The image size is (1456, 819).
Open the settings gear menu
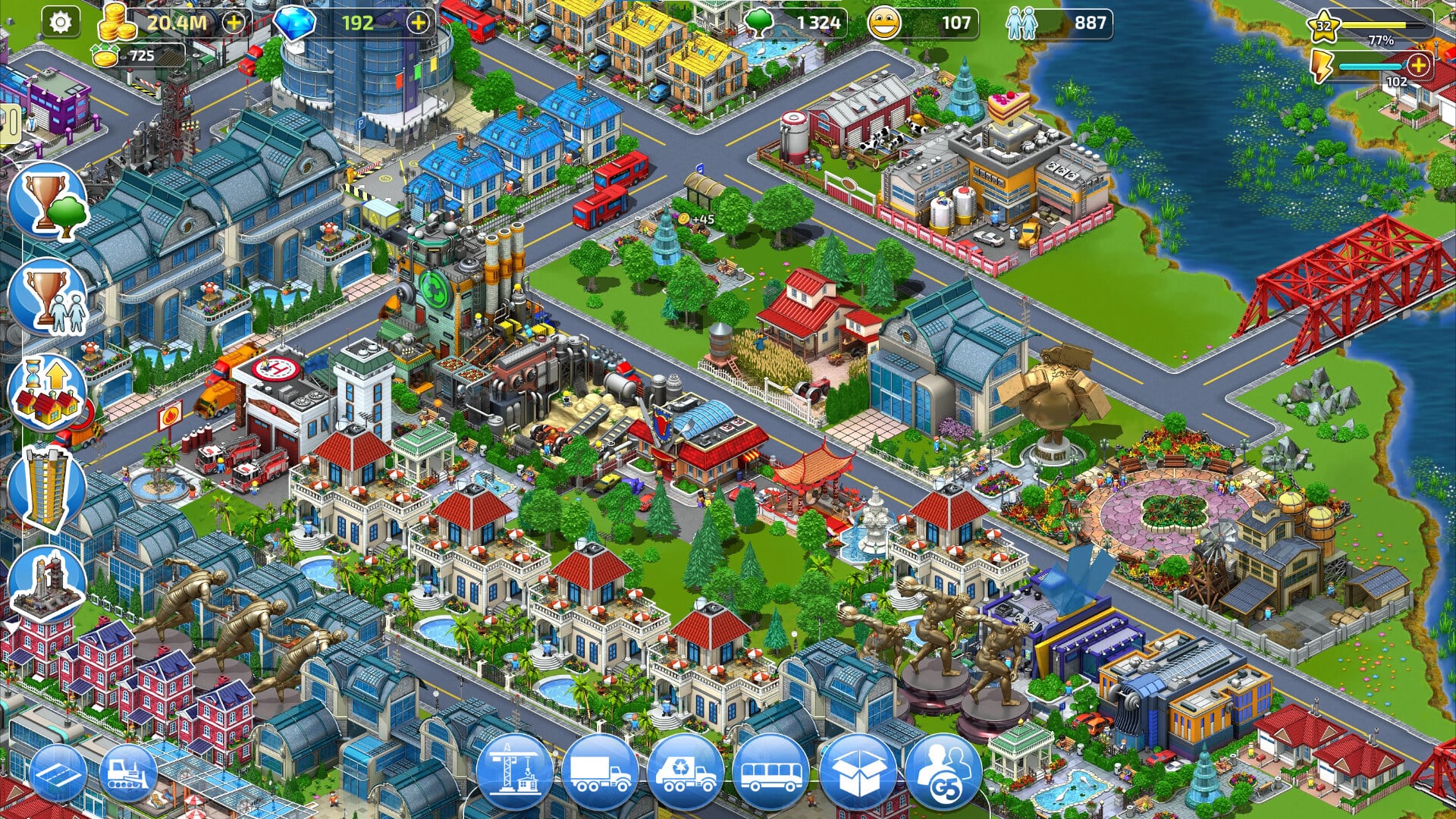60,22
